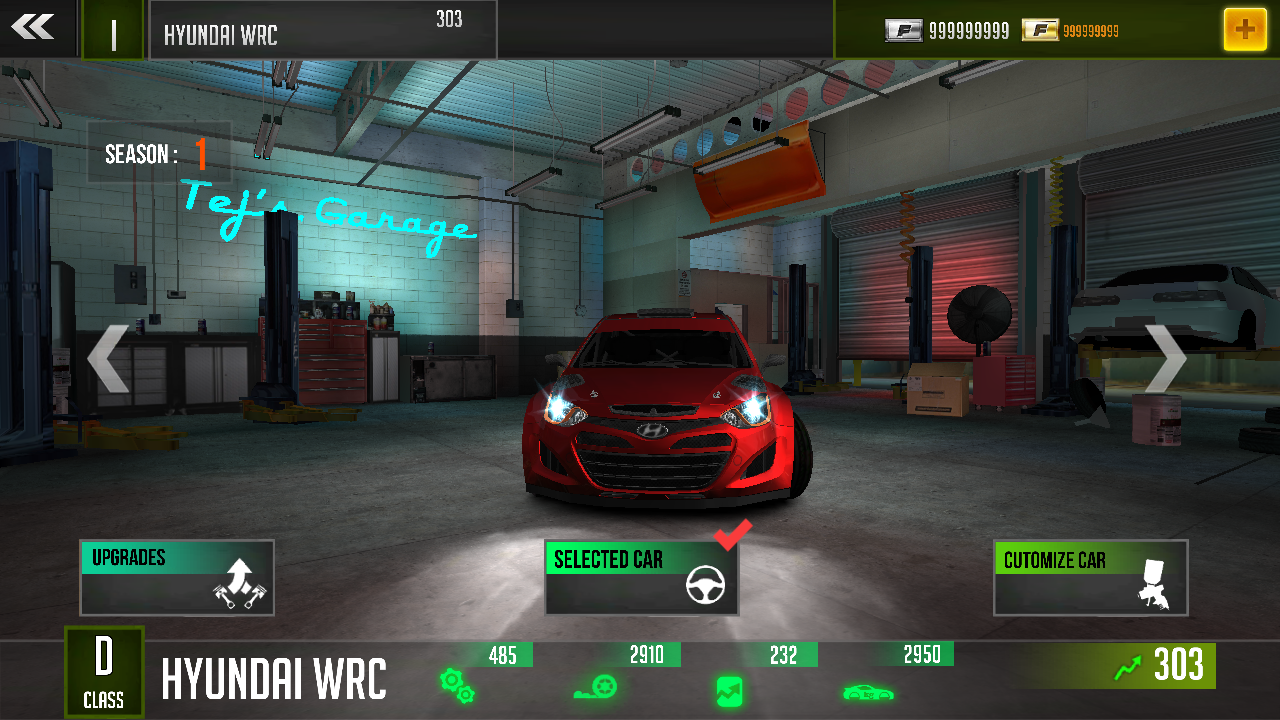Select the Hyundai WRC name panel at top
Image resolution: width=1280 pixels, height=720 pixels.
coord(322,30)
